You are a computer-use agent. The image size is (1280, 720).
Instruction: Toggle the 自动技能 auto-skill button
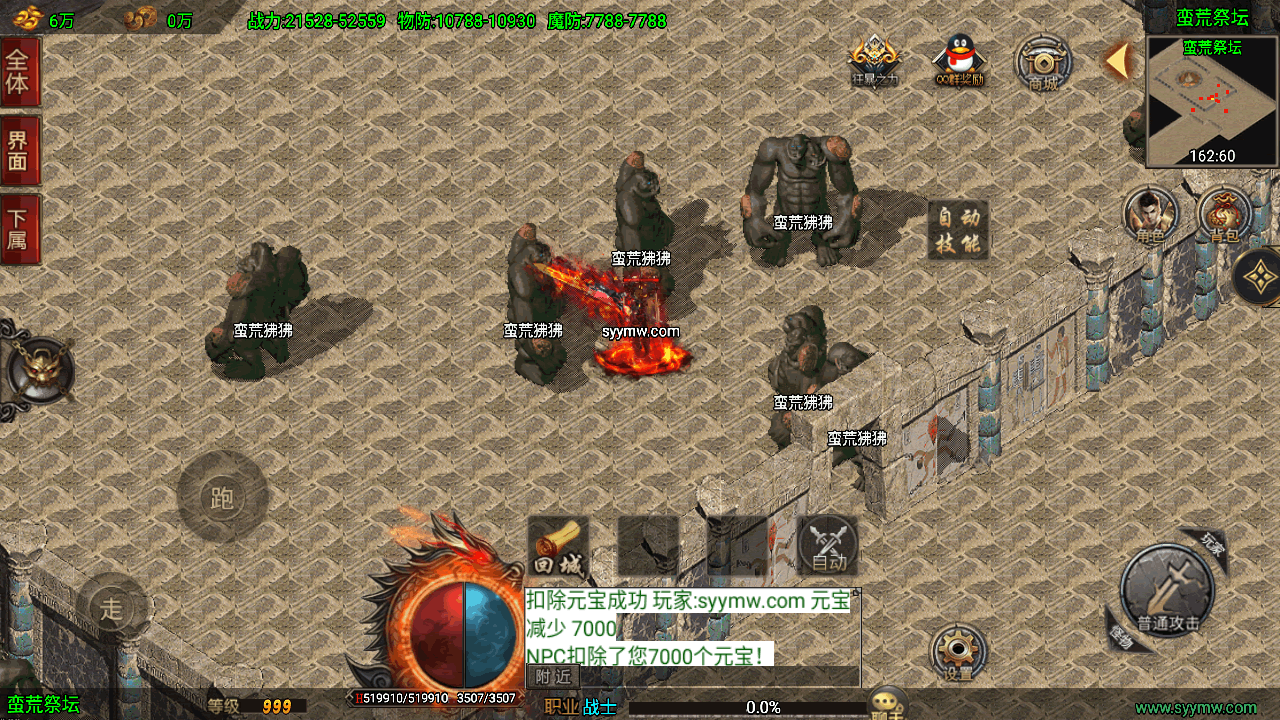click(x=957, y=230)
